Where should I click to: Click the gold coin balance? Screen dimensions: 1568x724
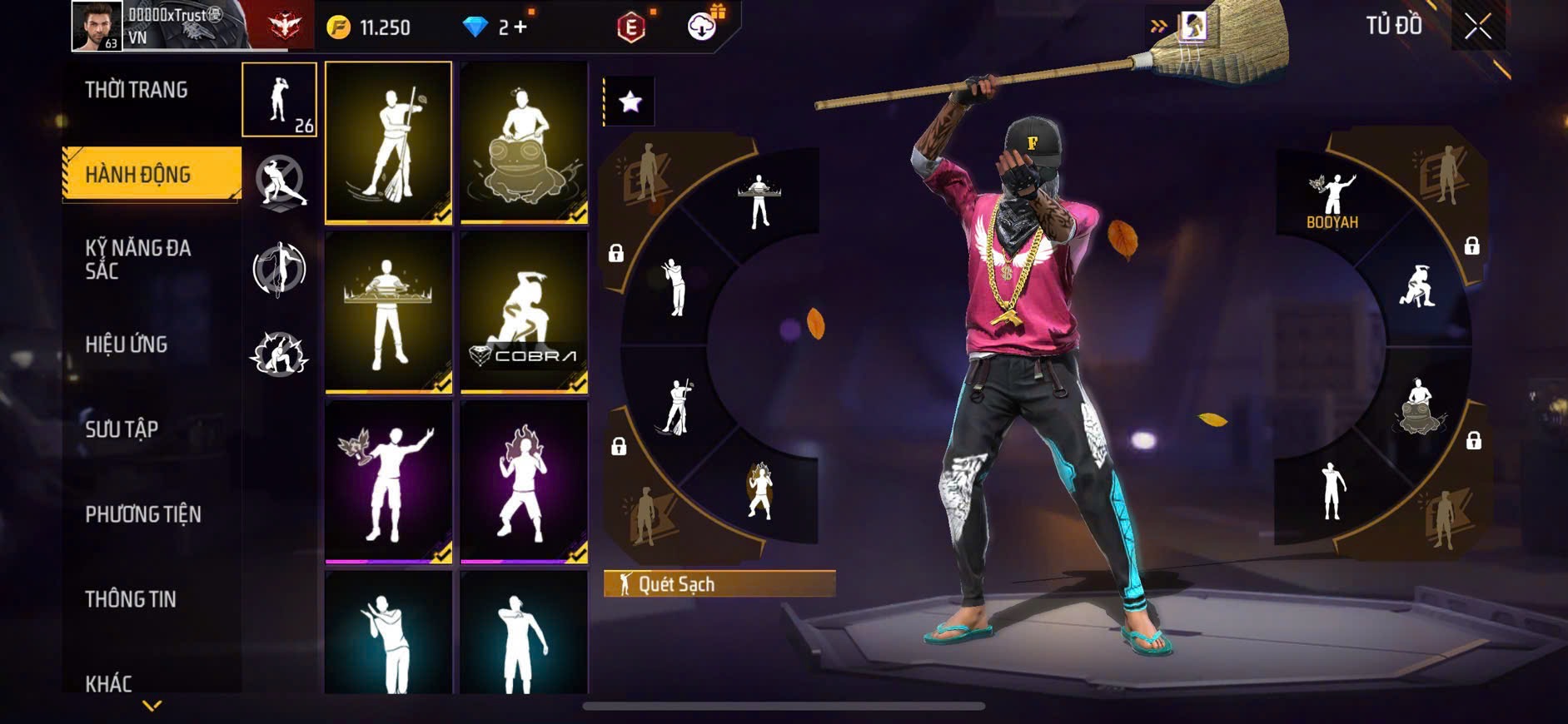[370, 27]
